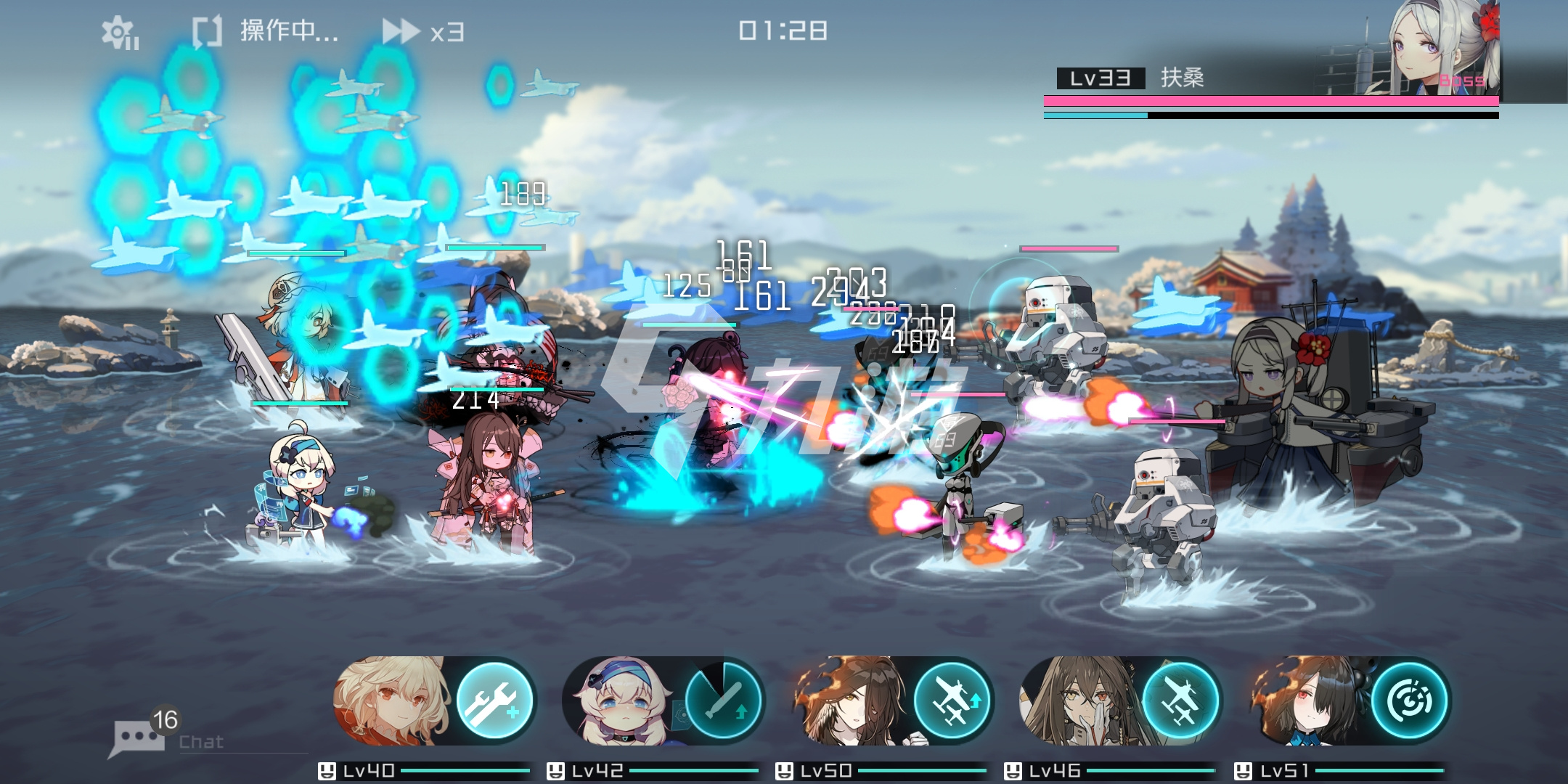Select the Lv50 flaming-hair character portrait
Image resolution: width=1568 pixels, height=784 pixels.
coord(849,701)
